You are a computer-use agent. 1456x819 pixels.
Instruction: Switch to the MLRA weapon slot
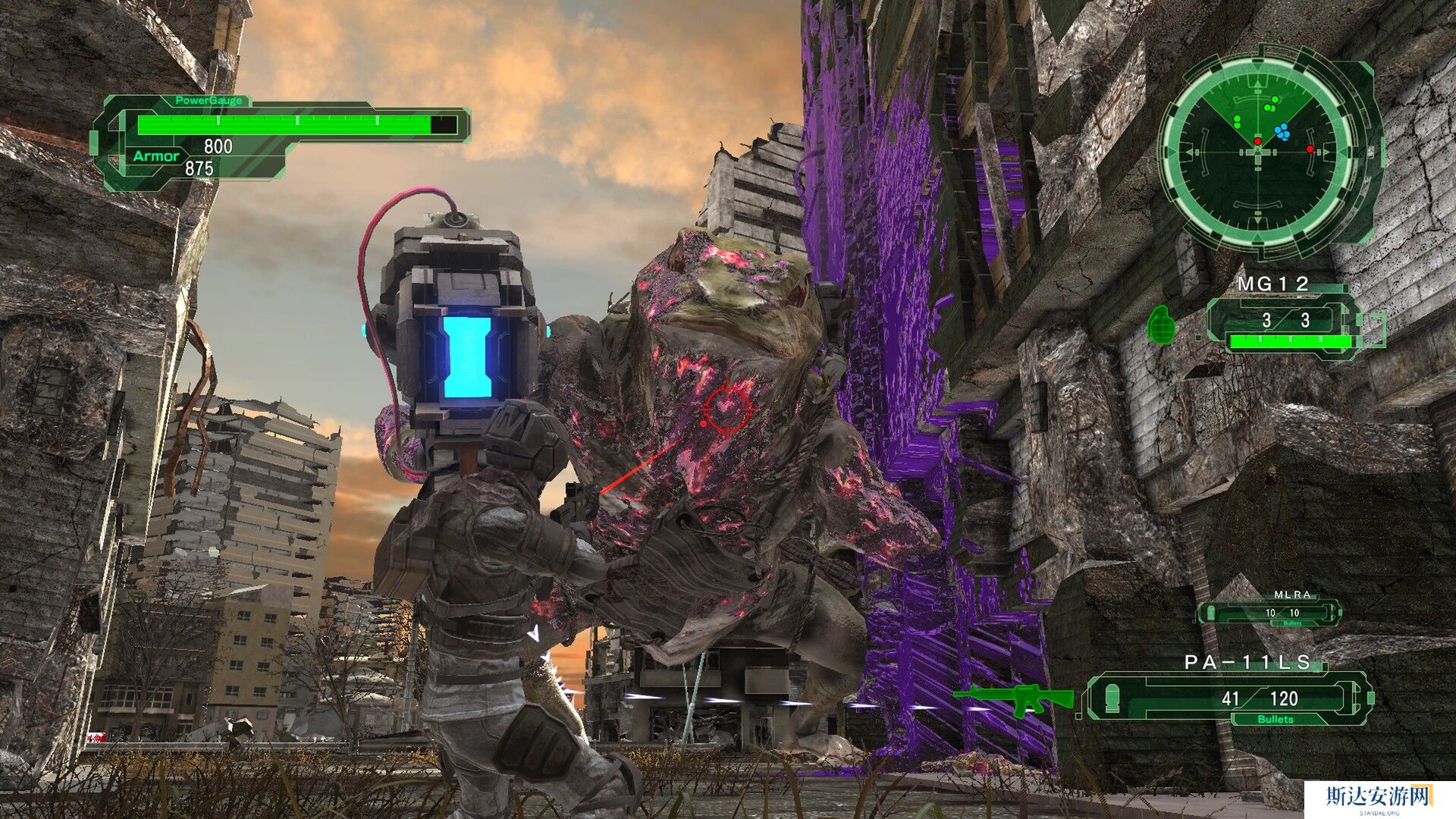[1269, 612]
